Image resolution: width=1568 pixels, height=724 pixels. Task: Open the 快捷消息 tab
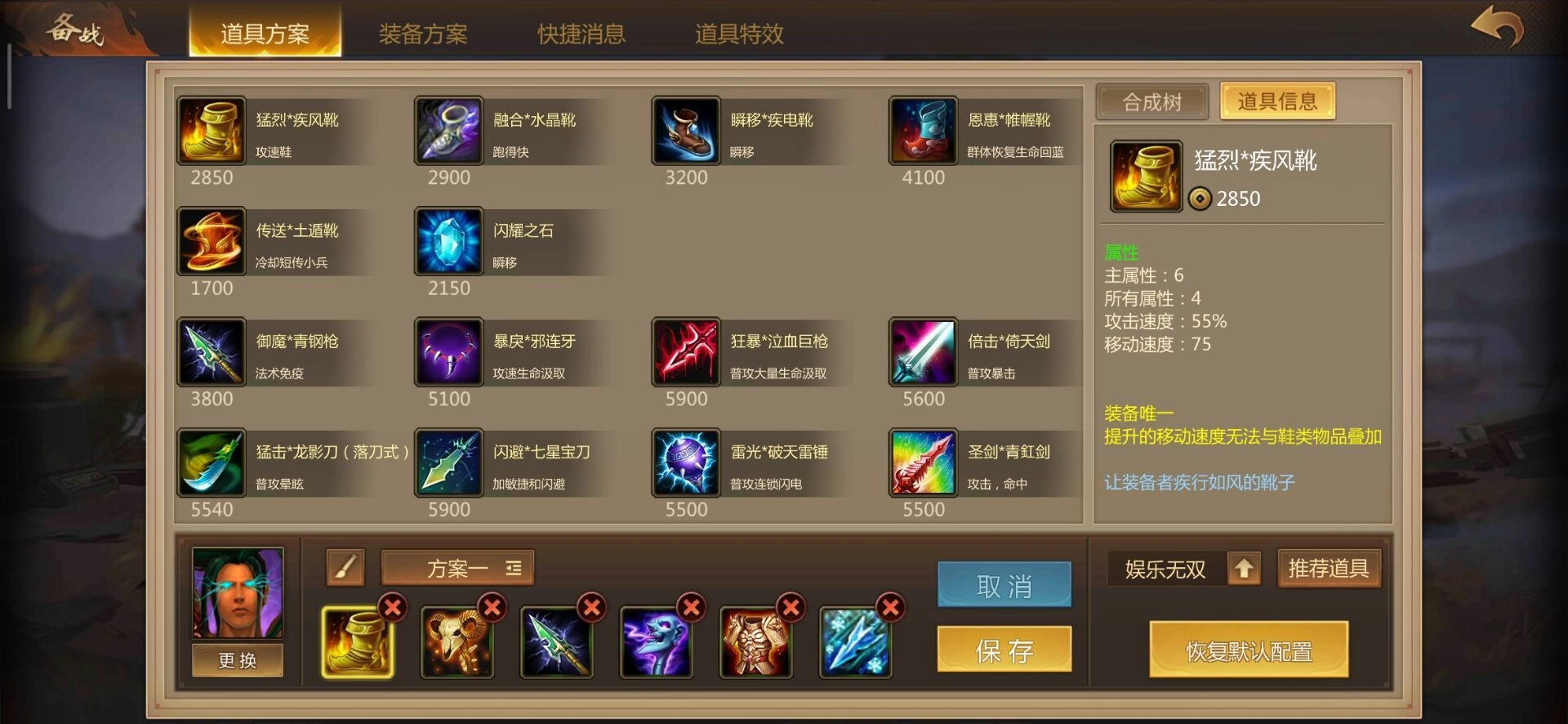click(x=580, y=34)
